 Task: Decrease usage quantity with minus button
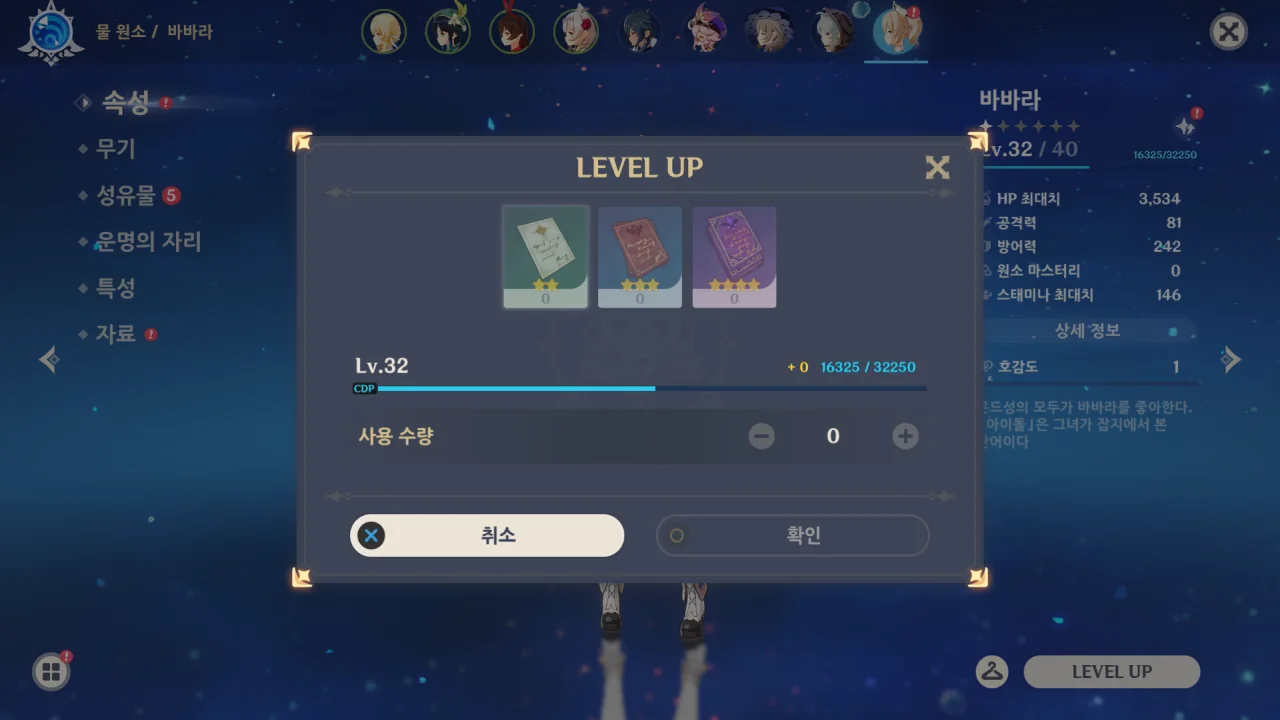click(761, 436)
